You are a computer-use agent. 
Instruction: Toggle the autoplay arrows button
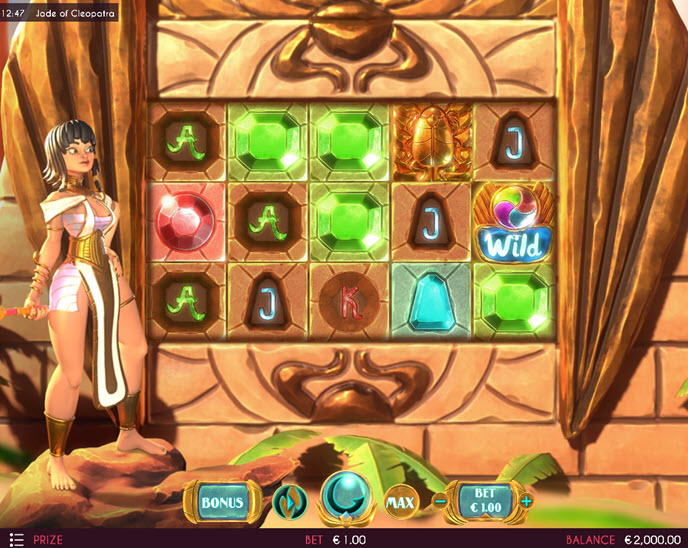287,500
